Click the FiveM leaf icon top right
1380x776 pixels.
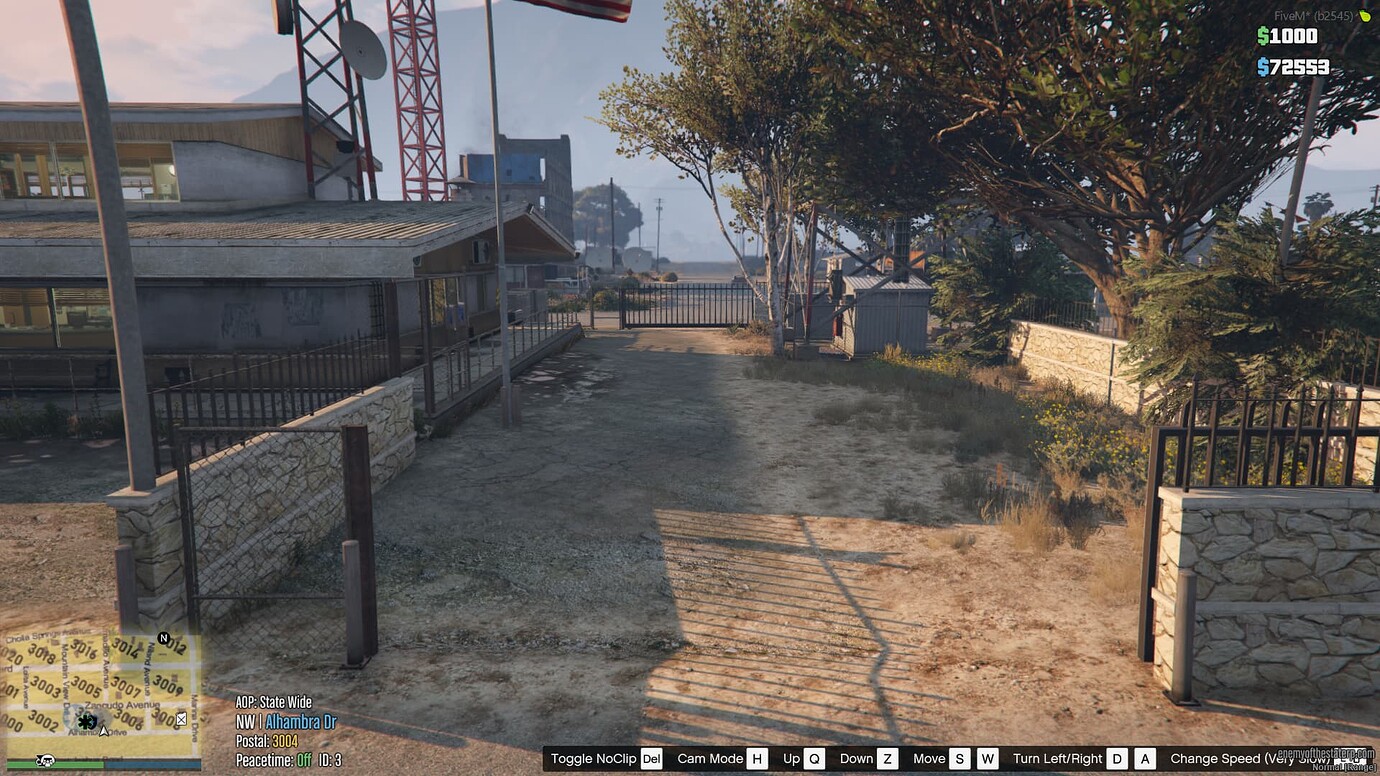[1363, 16]
